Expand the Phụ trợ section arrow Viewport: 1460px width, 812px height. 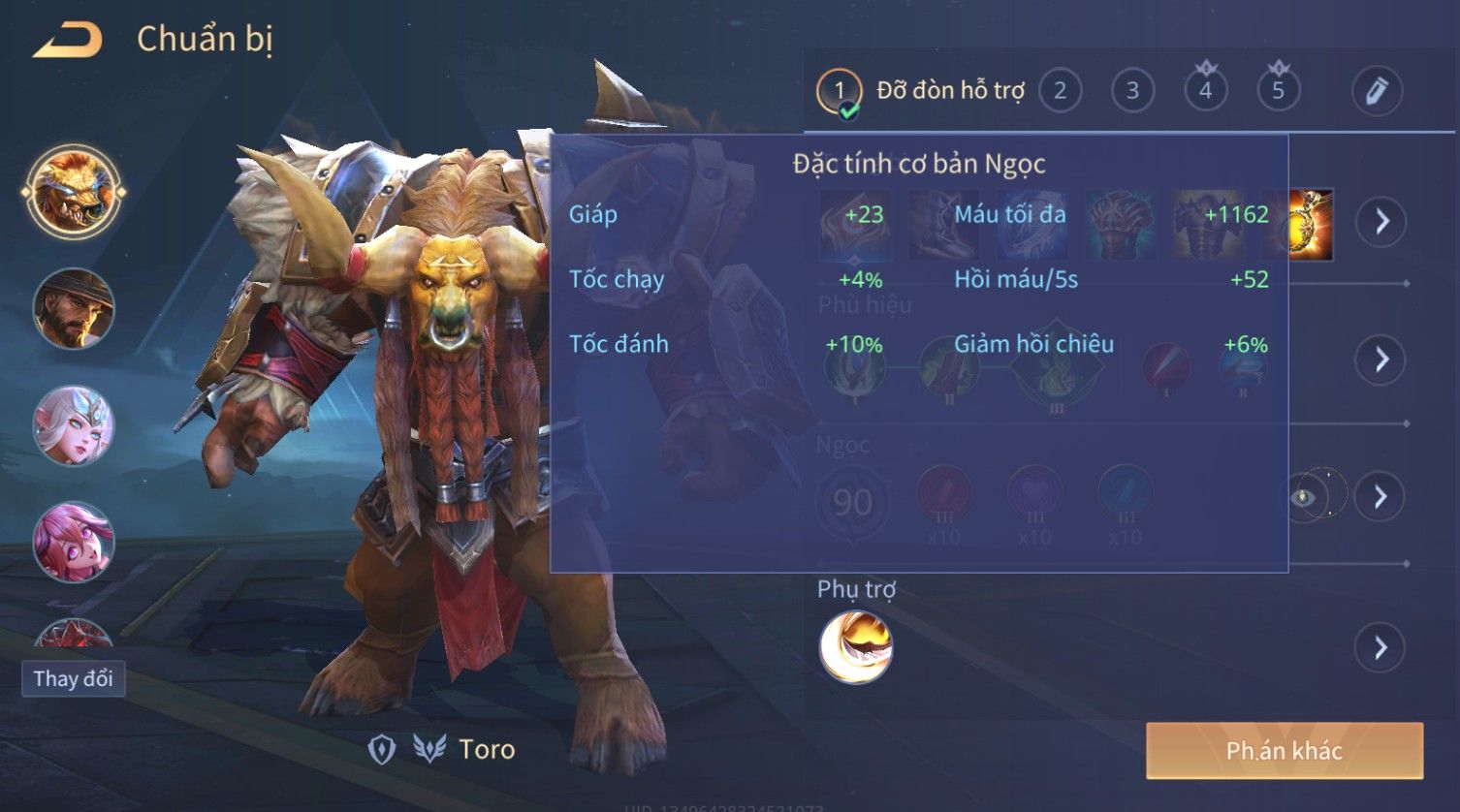coord(1381,647)
